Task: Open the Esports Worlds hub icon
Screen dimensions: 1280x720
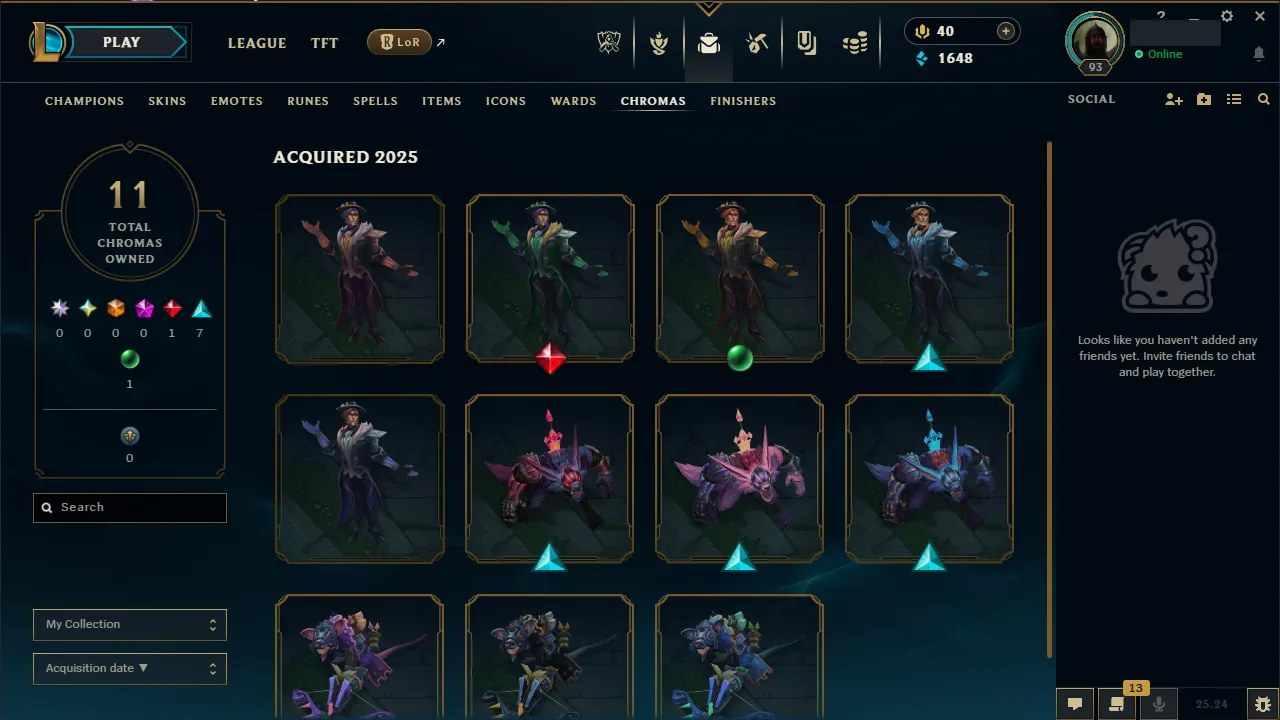Action: coord(609,42)
